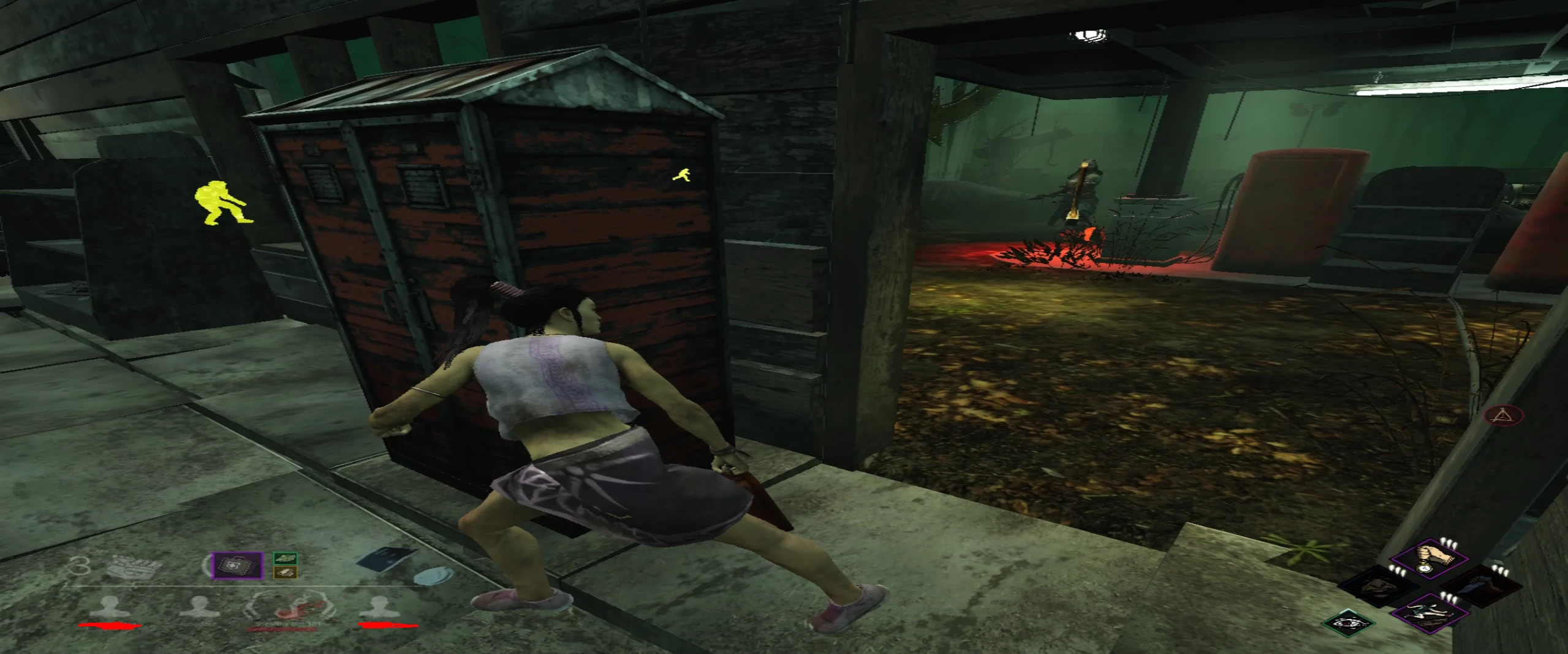Click the yellow bandage add-on icon

pyautogui.click(x=286, y=572)
